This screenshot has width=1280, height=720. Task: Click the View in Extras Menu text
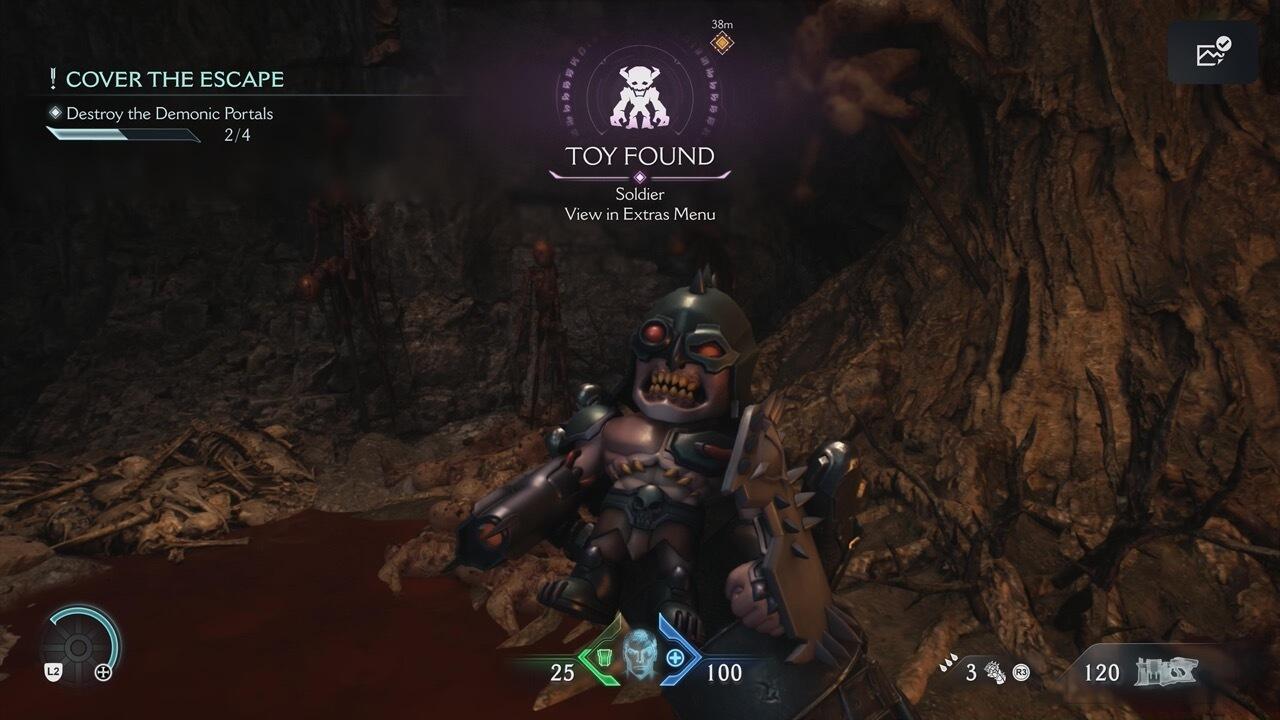[640, 213]
